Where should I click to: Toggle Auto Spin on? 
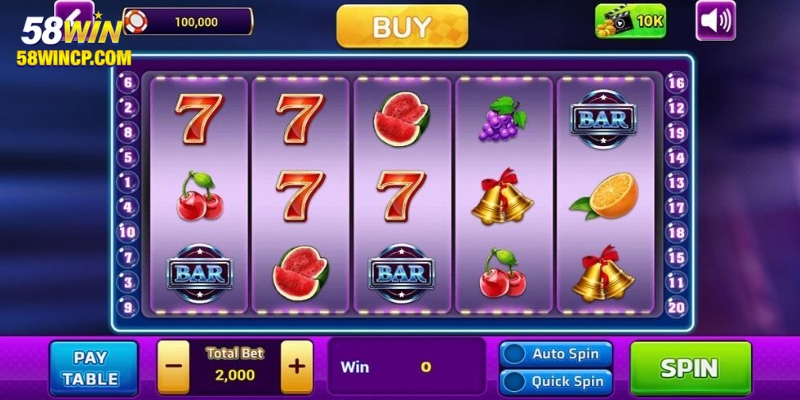(x=555, y=354)
